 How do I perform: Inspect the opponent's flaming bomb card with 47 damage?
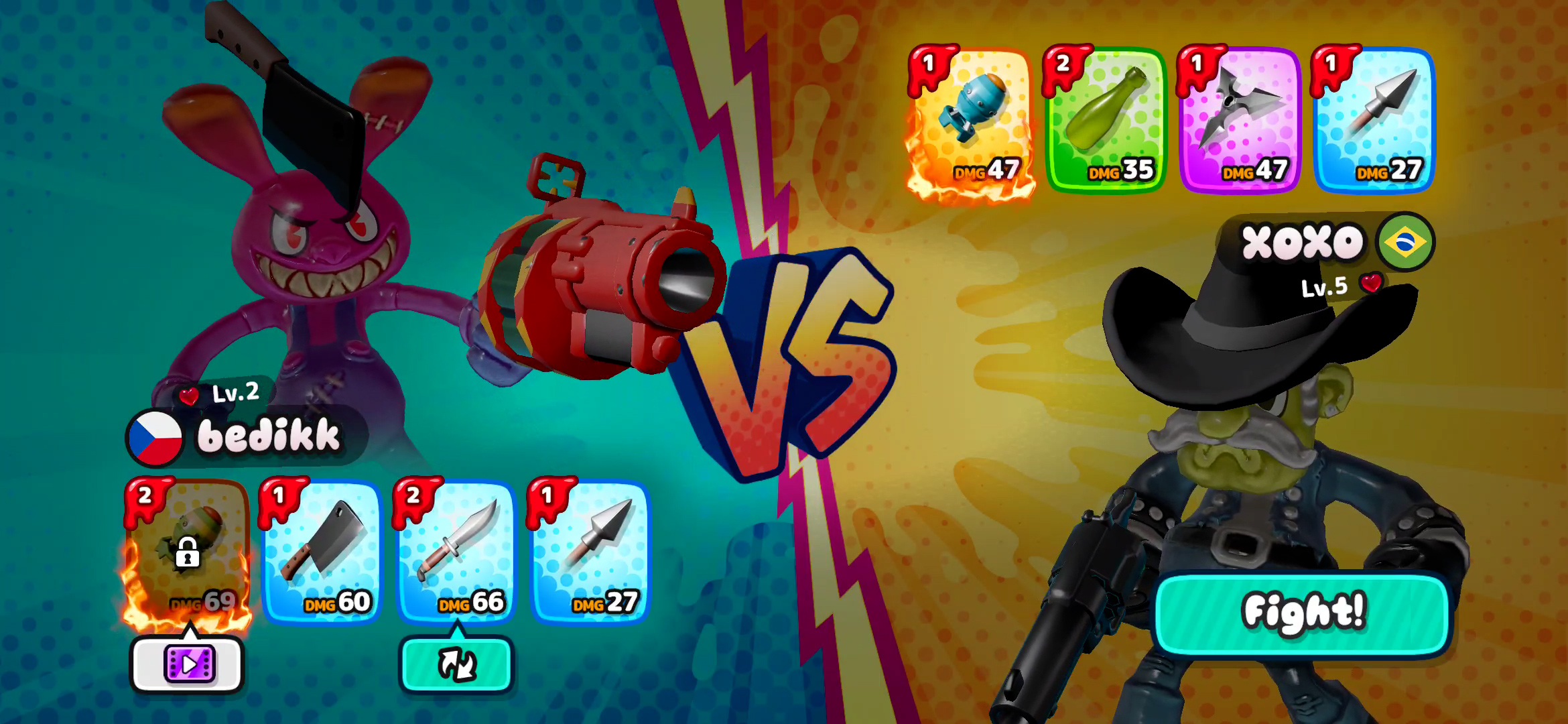click(970, 121)
